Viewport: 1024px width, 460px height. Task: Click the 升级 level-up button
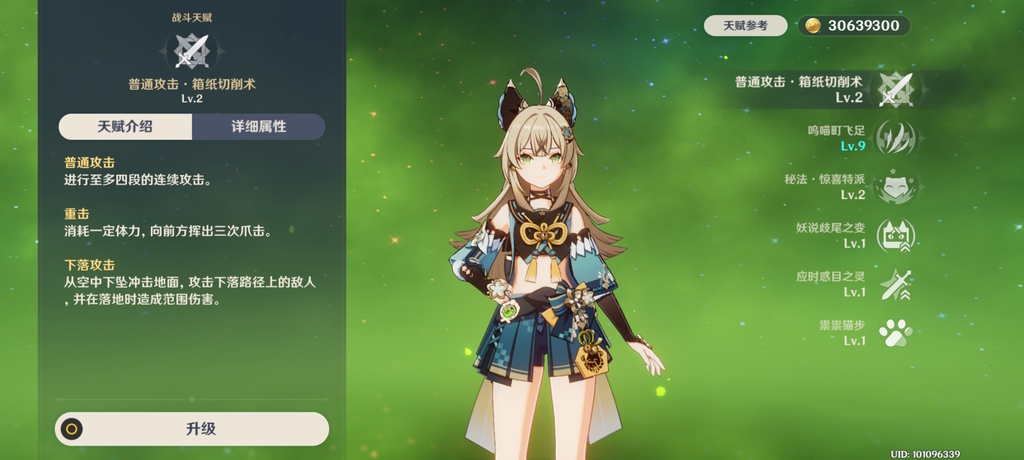point(192,429)
